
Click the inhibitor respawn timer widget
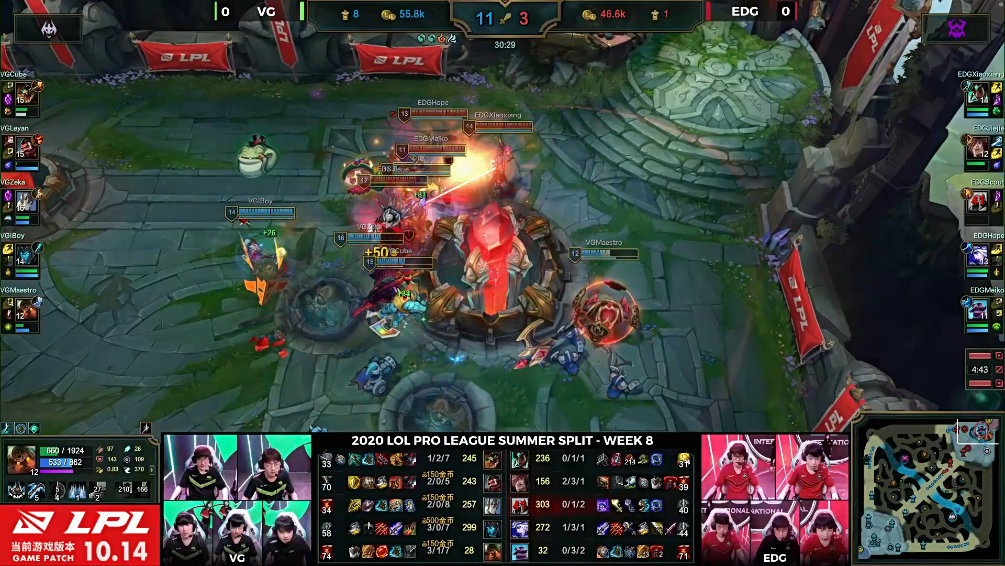tap(985, 369)
